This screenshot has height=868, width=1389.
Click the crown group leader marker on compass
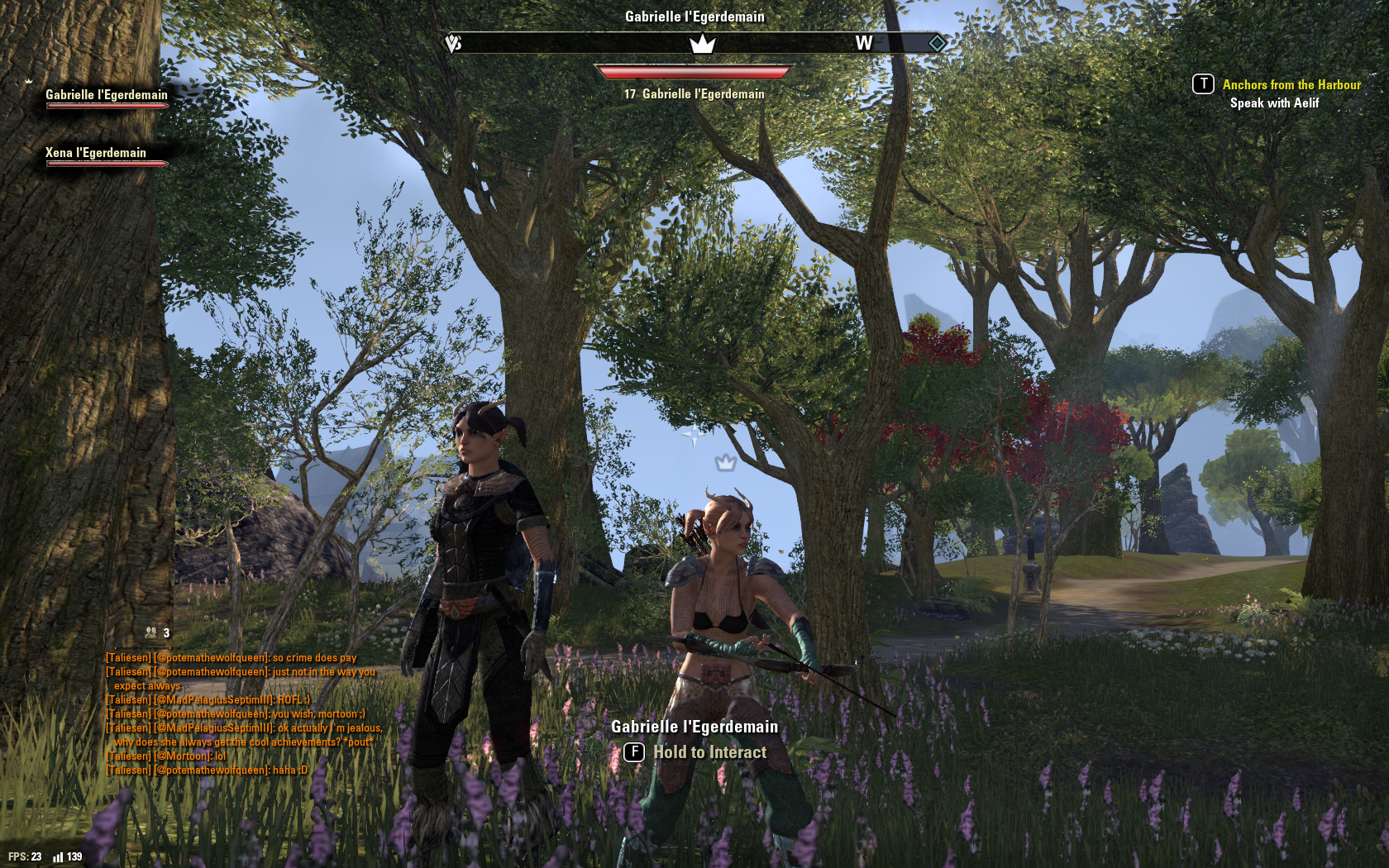(x=702, y=44)
